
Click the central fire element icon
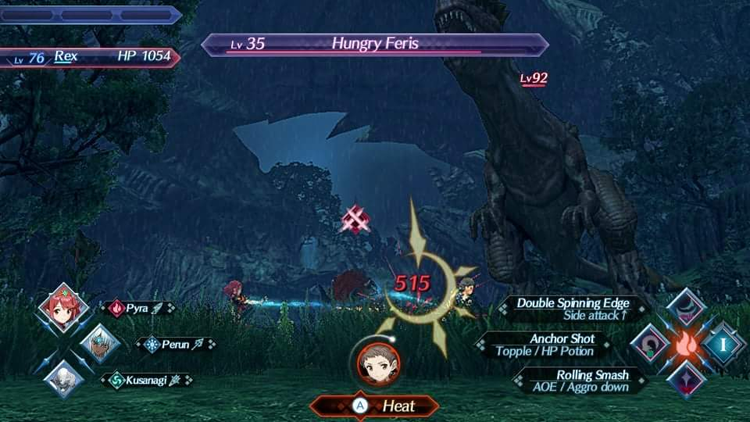tap(687, 344)
